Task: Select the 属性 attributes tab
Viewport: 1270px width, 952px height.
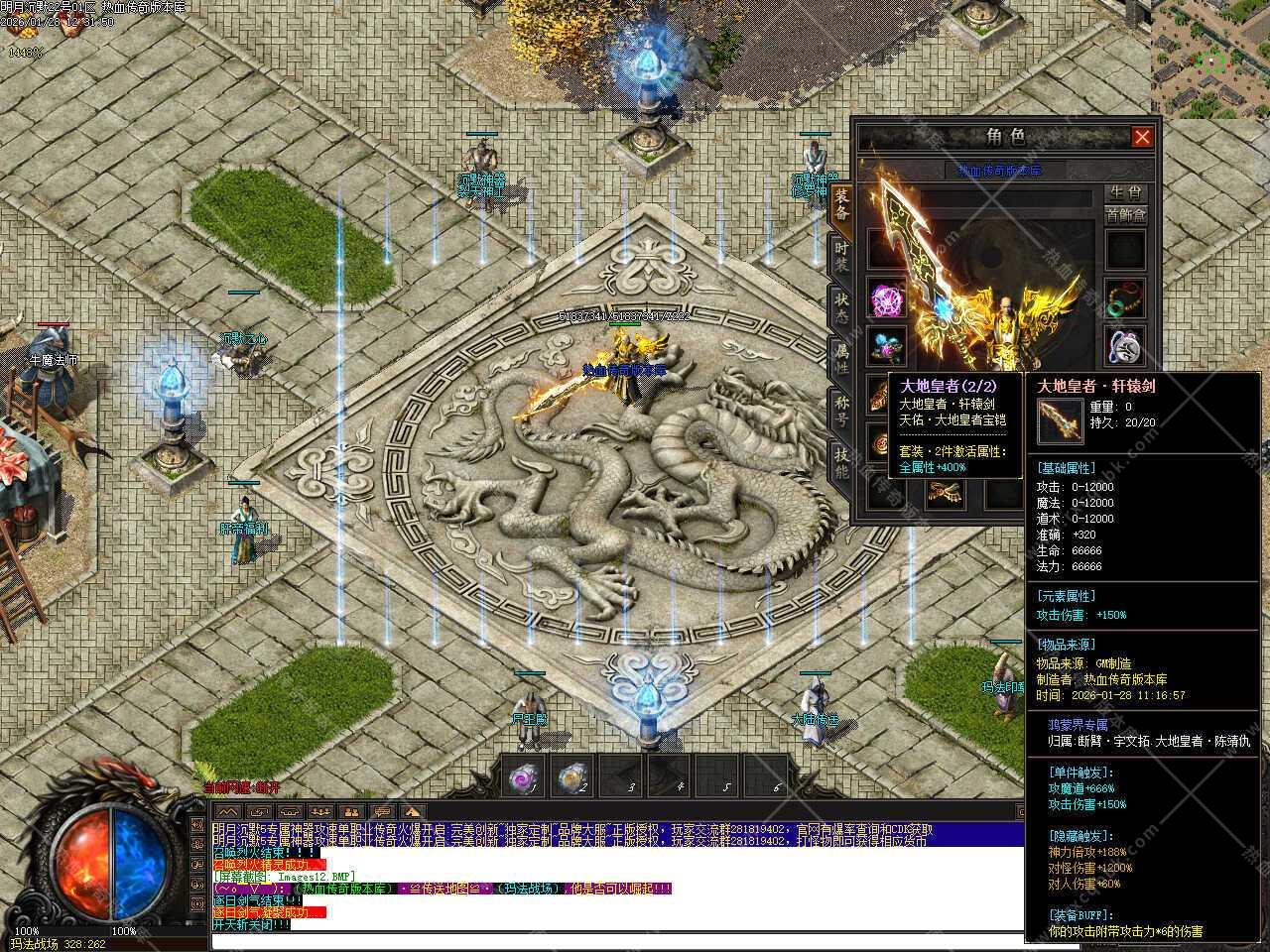Action: pos(840,359)
